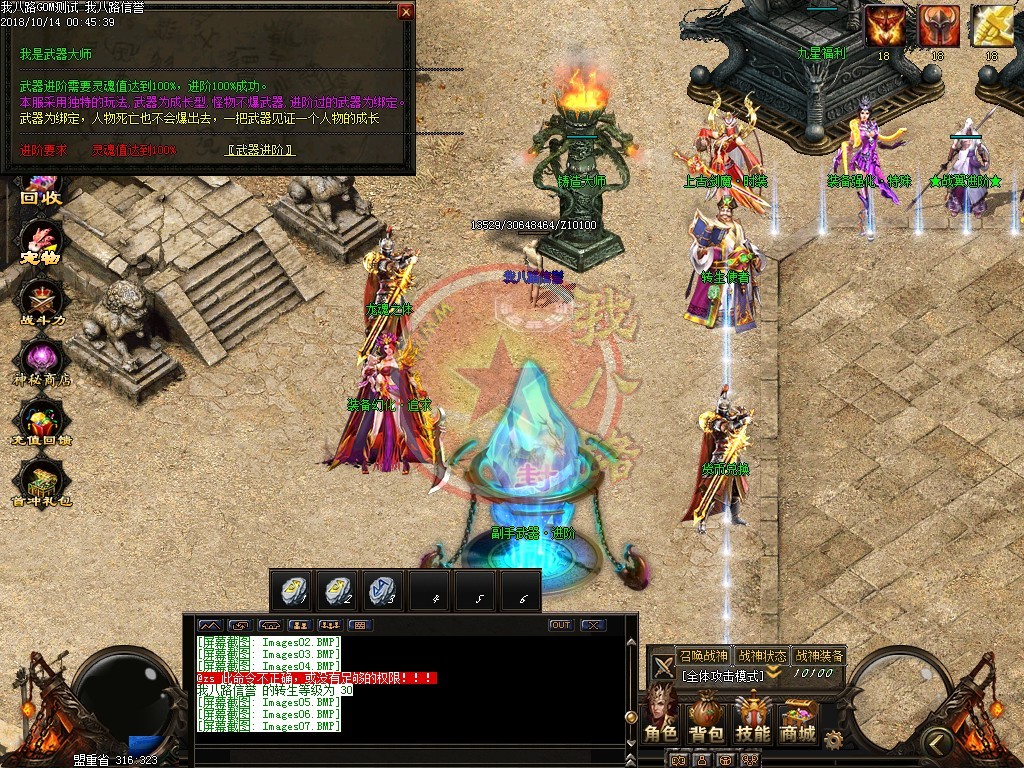
Task: Choose the 武器进阶 weapon upgrade option
Action: click(x=260, y=150)
